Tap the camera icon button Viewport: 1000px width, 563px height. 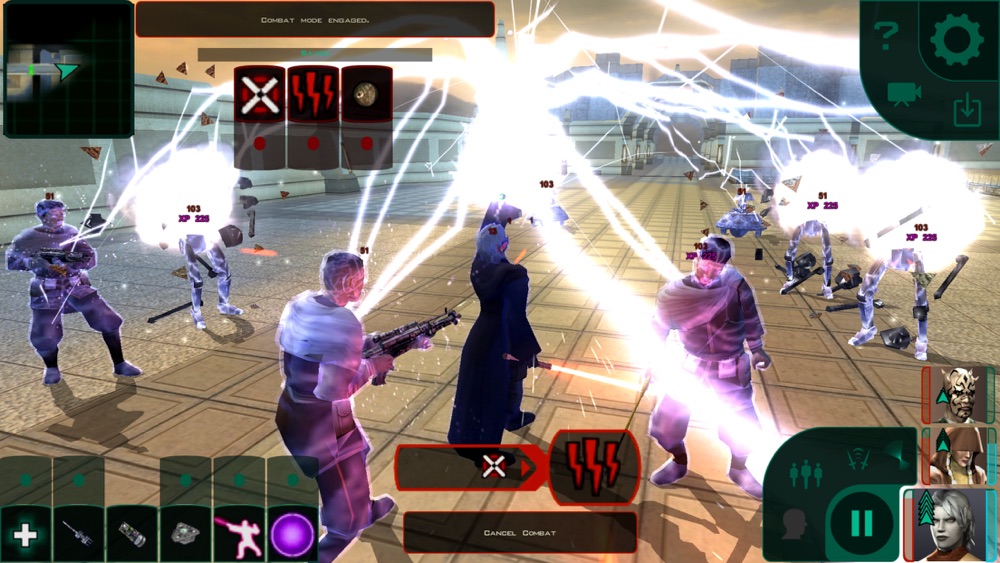904,94
